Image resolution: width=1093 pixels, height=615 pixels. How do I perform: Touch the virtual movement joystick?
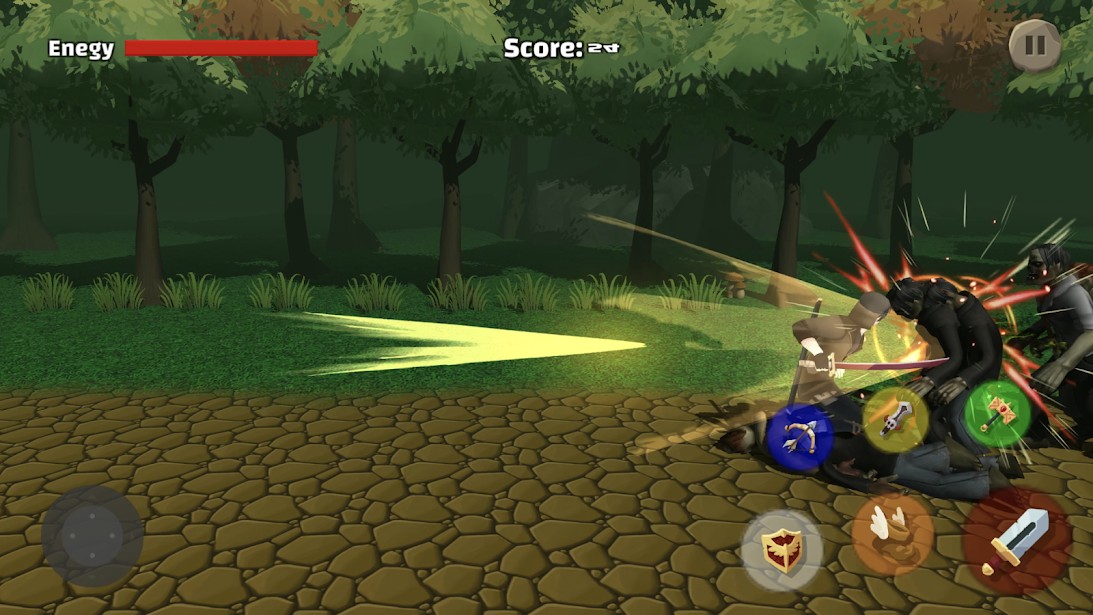[x=92, y=537]
